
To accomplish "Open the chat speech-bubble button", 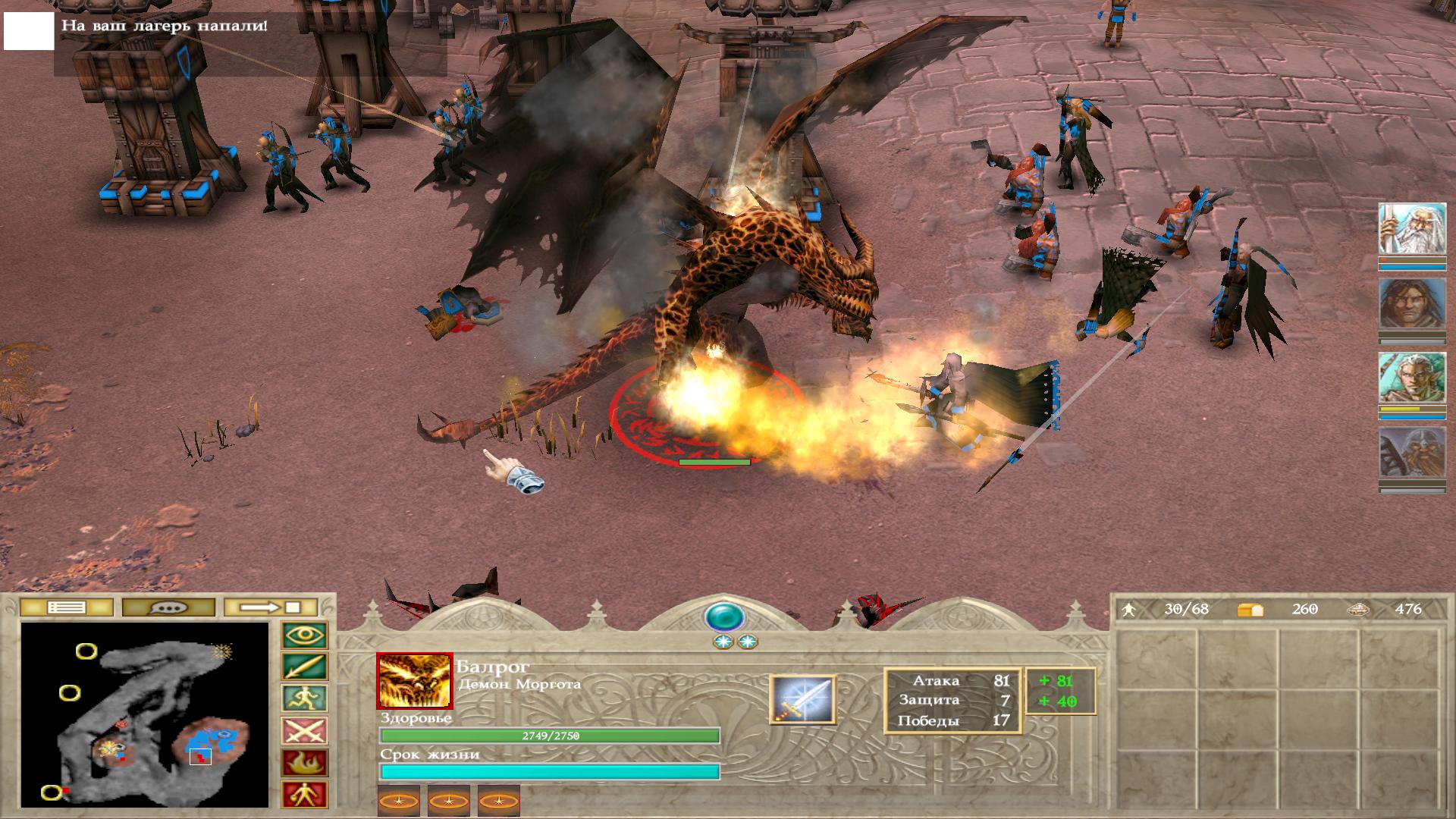I will click(168, 607).
